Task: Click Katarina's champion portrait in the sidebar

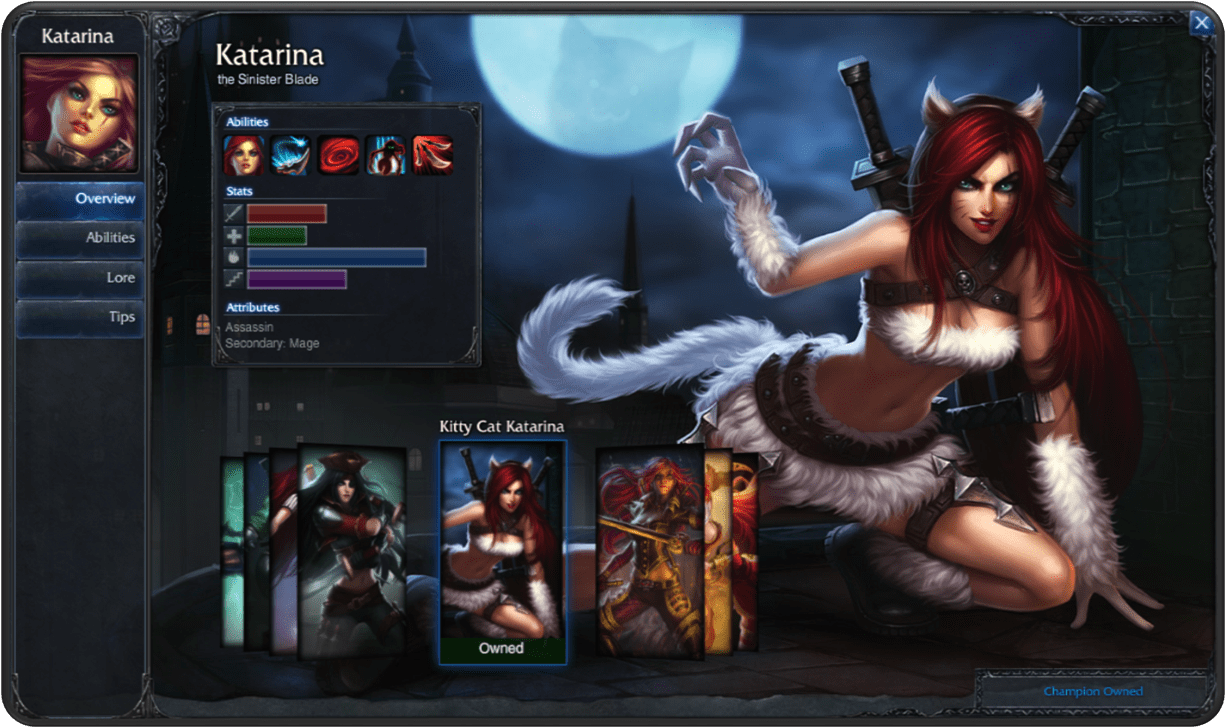Action: click(x=80, y=113)
